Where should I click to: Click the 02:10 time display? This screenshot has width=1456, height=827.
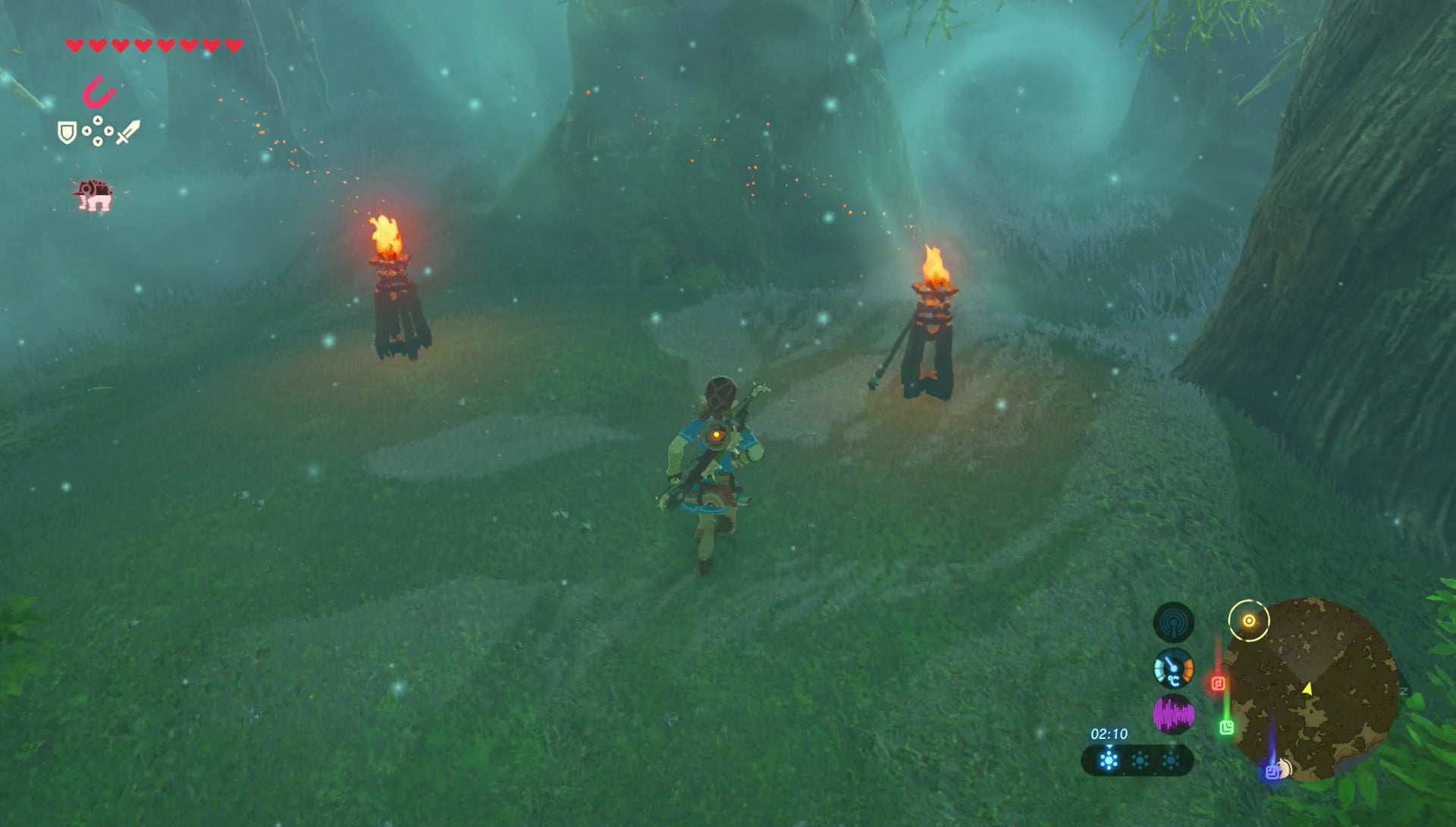[1109, 734]
